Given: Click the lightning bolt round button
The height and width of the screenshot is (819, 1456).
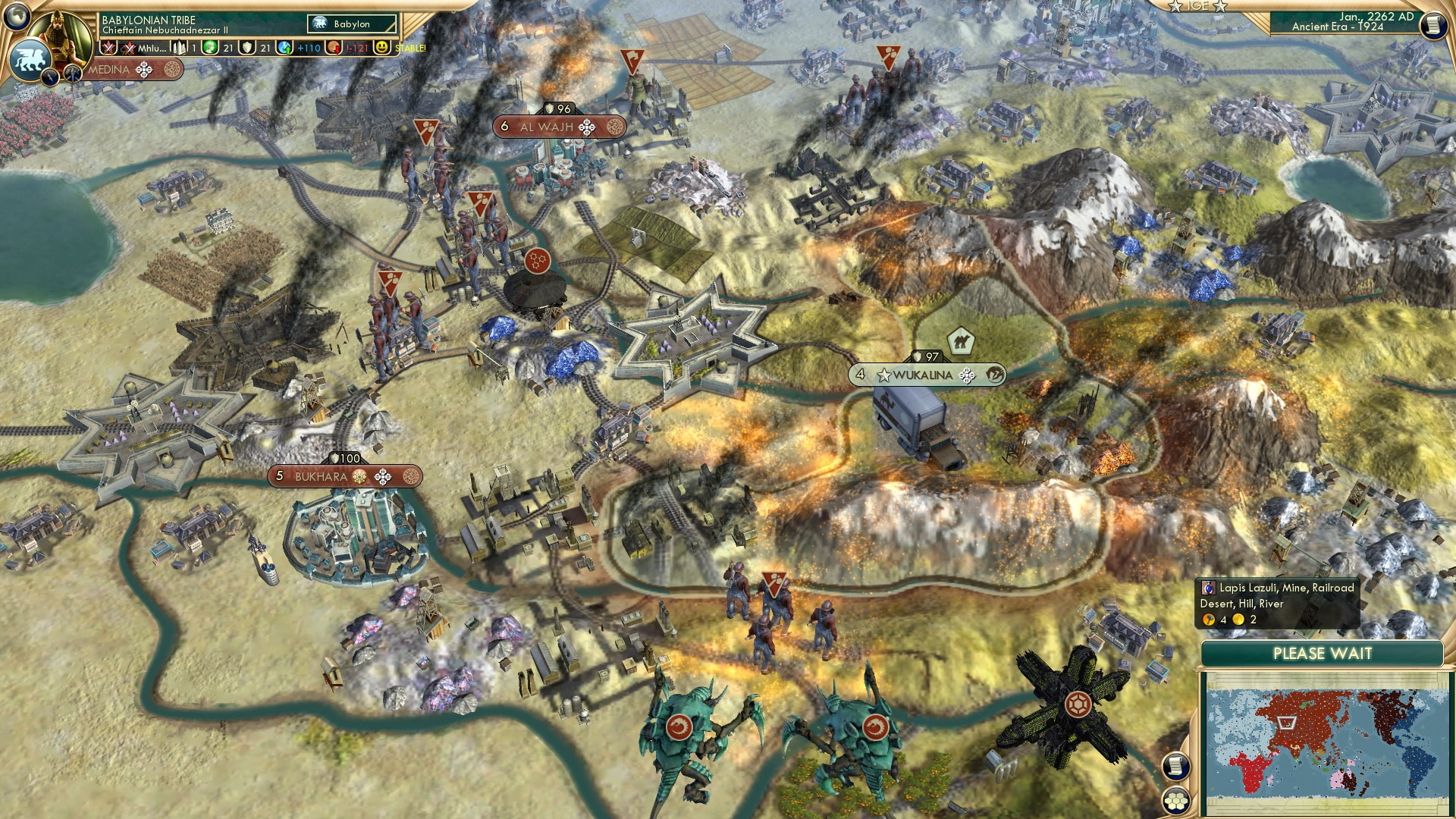Looking at the screenshot, I should pyautogui.click(x=52, y=75).
